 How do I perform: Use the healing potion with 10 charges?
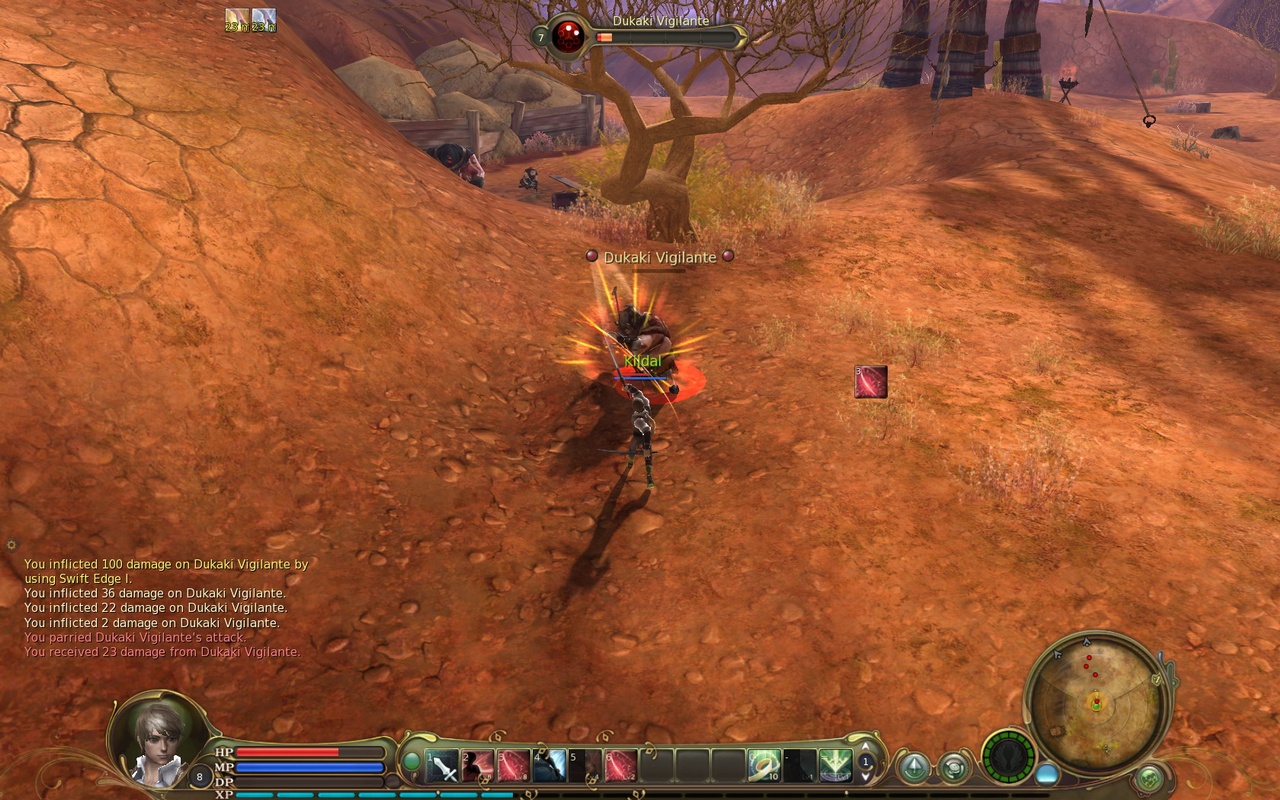click(763, 767)
